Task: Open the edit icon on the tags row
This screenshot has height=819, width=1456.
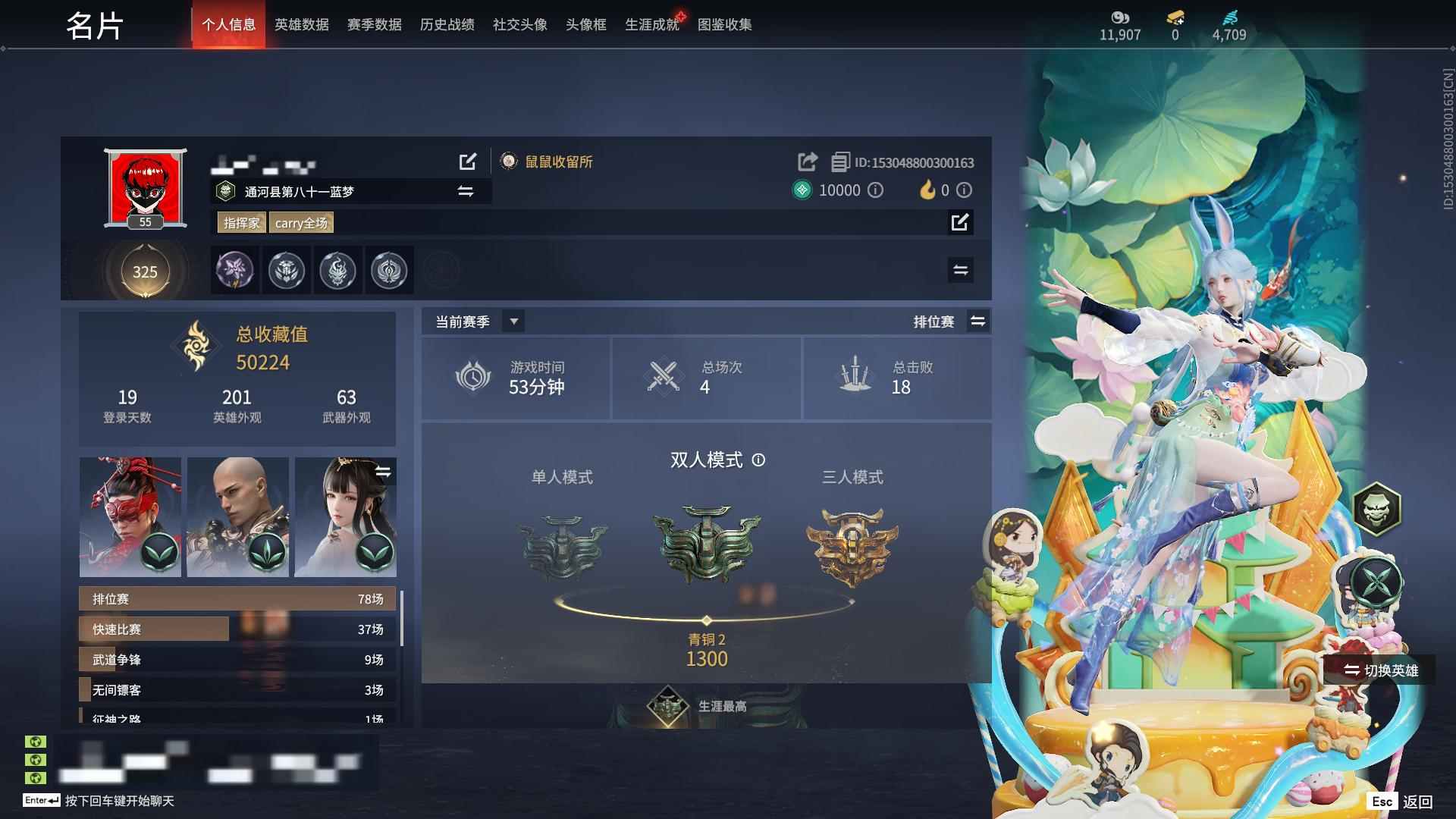Action: 962,223
